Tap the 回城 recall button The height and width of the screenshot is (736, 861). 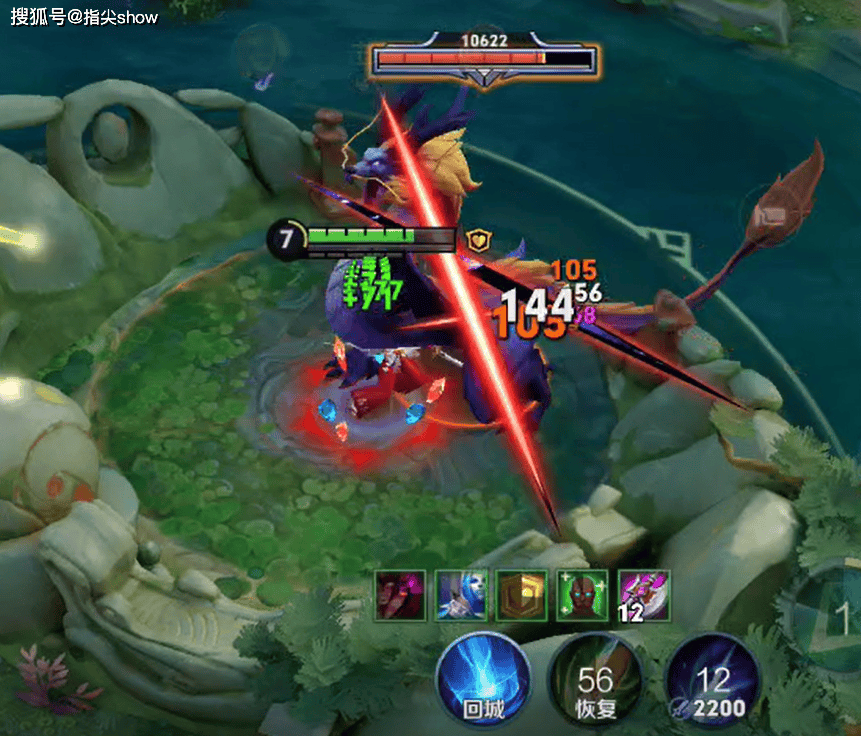(483, 680)
